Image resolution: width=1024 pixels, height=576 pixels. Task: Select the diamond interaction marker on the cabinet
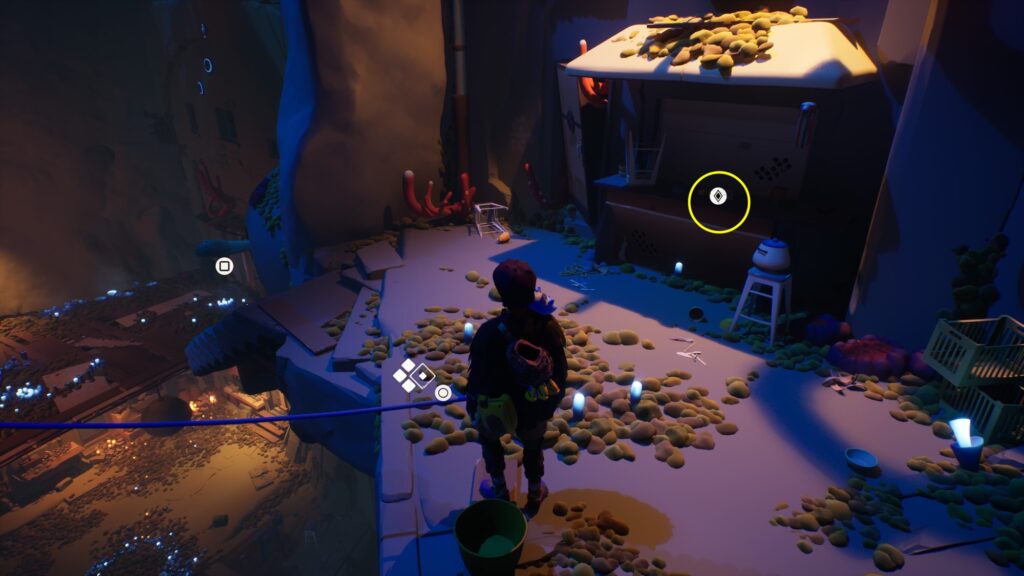[717, 197]
